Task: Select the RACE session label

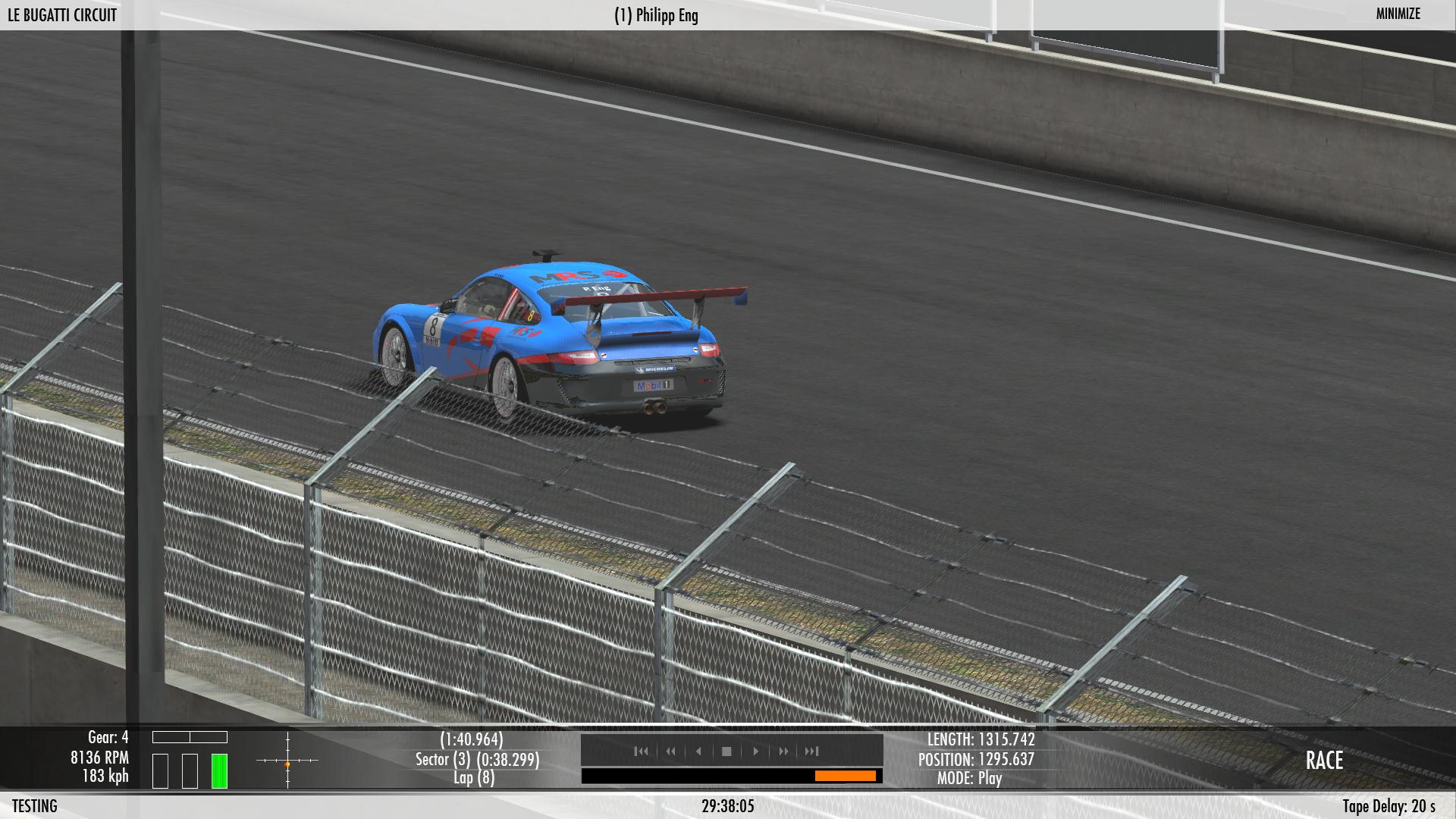Action: coord(1324,761)
